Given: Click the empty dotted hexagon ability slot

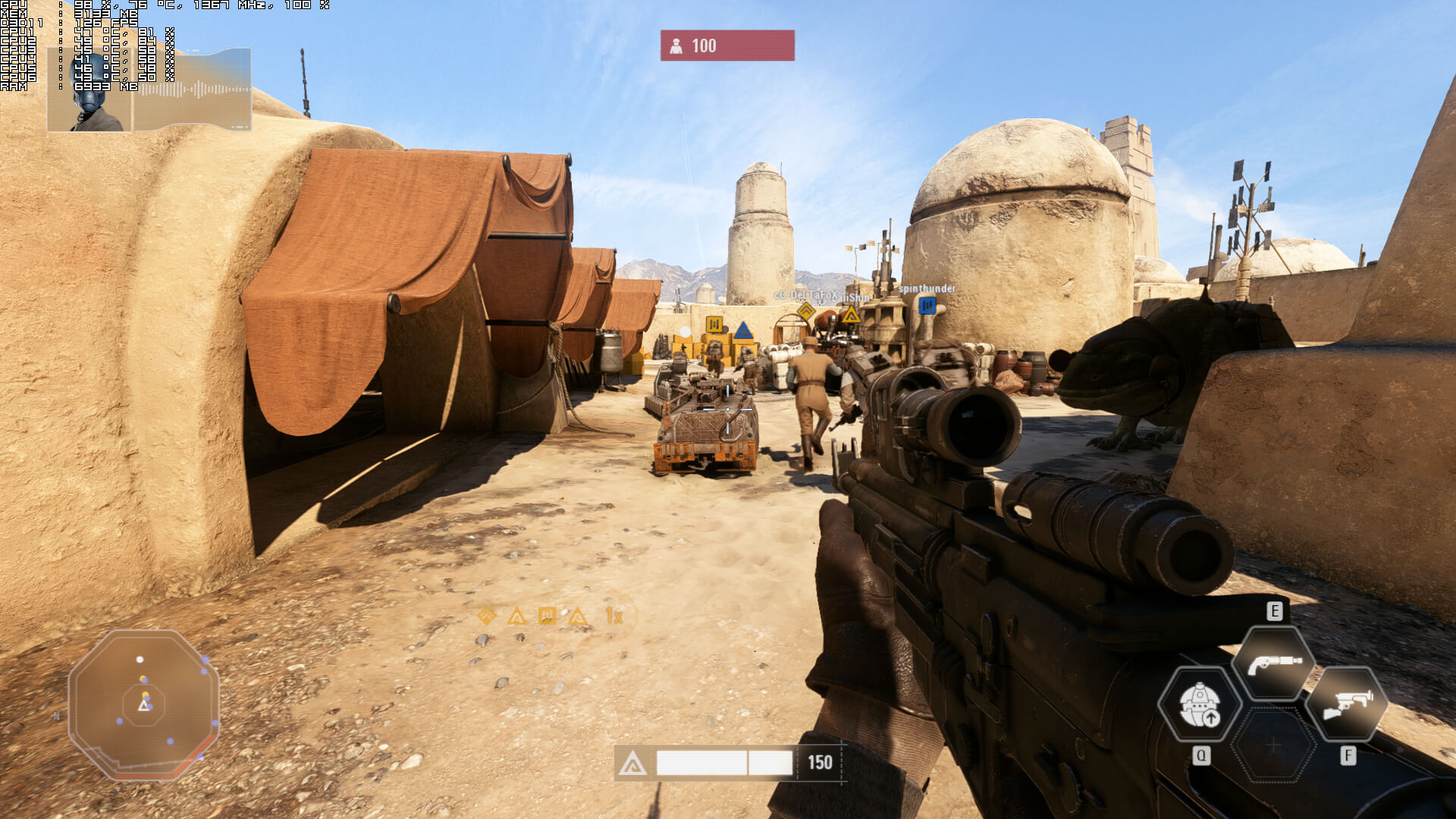Looking at the screenshot, I should click(x=1274, y=746).
